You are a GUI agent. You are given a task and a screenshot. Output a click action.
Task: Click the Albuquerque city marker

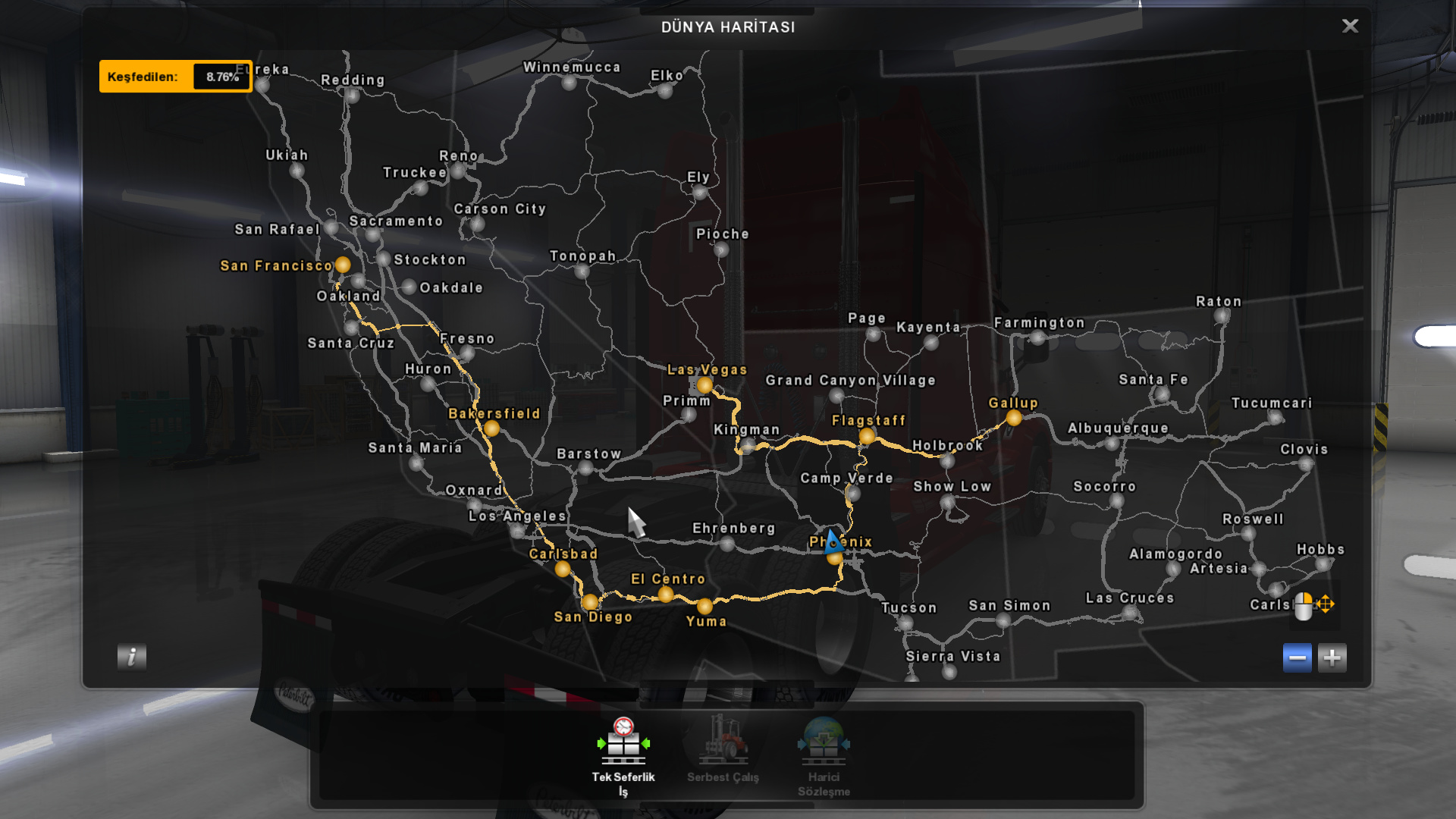click(x=1112, y=444)
